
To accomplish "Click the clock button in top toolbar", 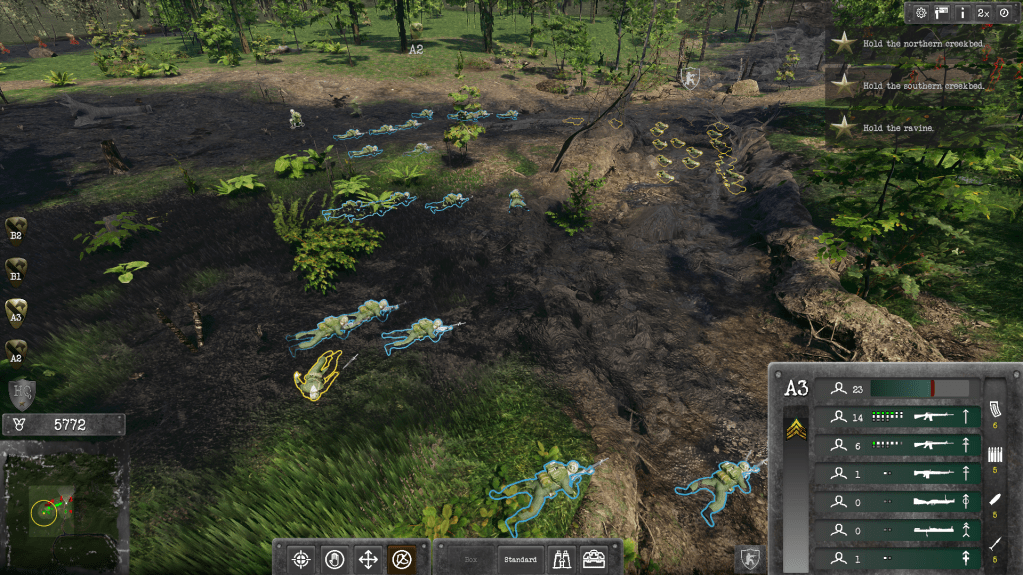I will click(1004, 13).
